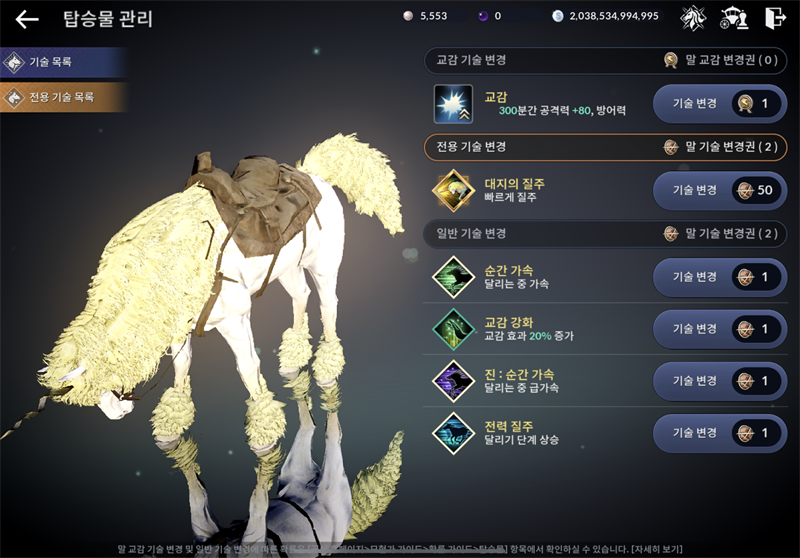This screenshot has height=558, width=800.
Task: Tap the 순간 가속 skill icon
Action: click(x=453, y=277)
